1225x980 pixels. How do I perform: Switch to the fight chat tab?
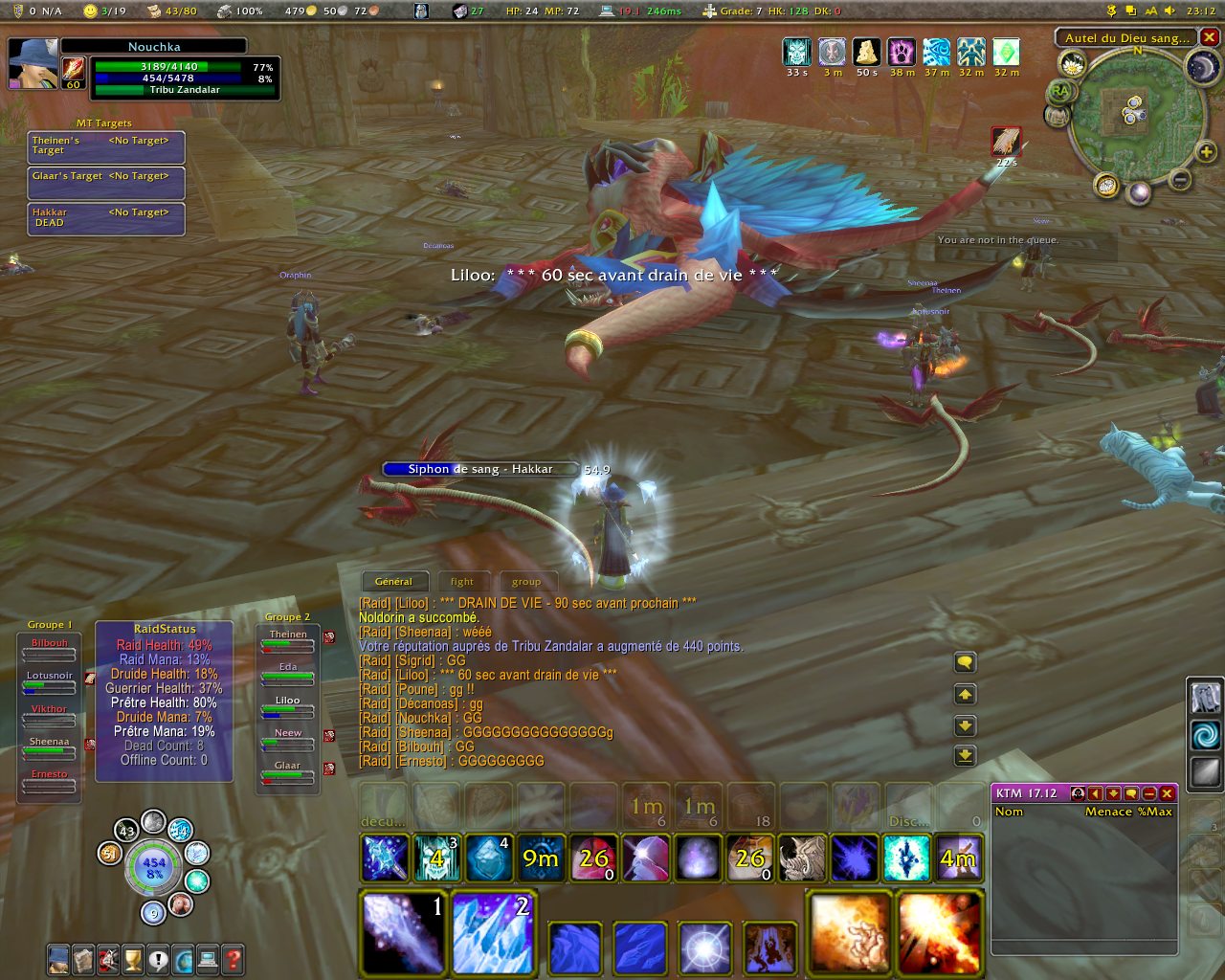[462, 581]
